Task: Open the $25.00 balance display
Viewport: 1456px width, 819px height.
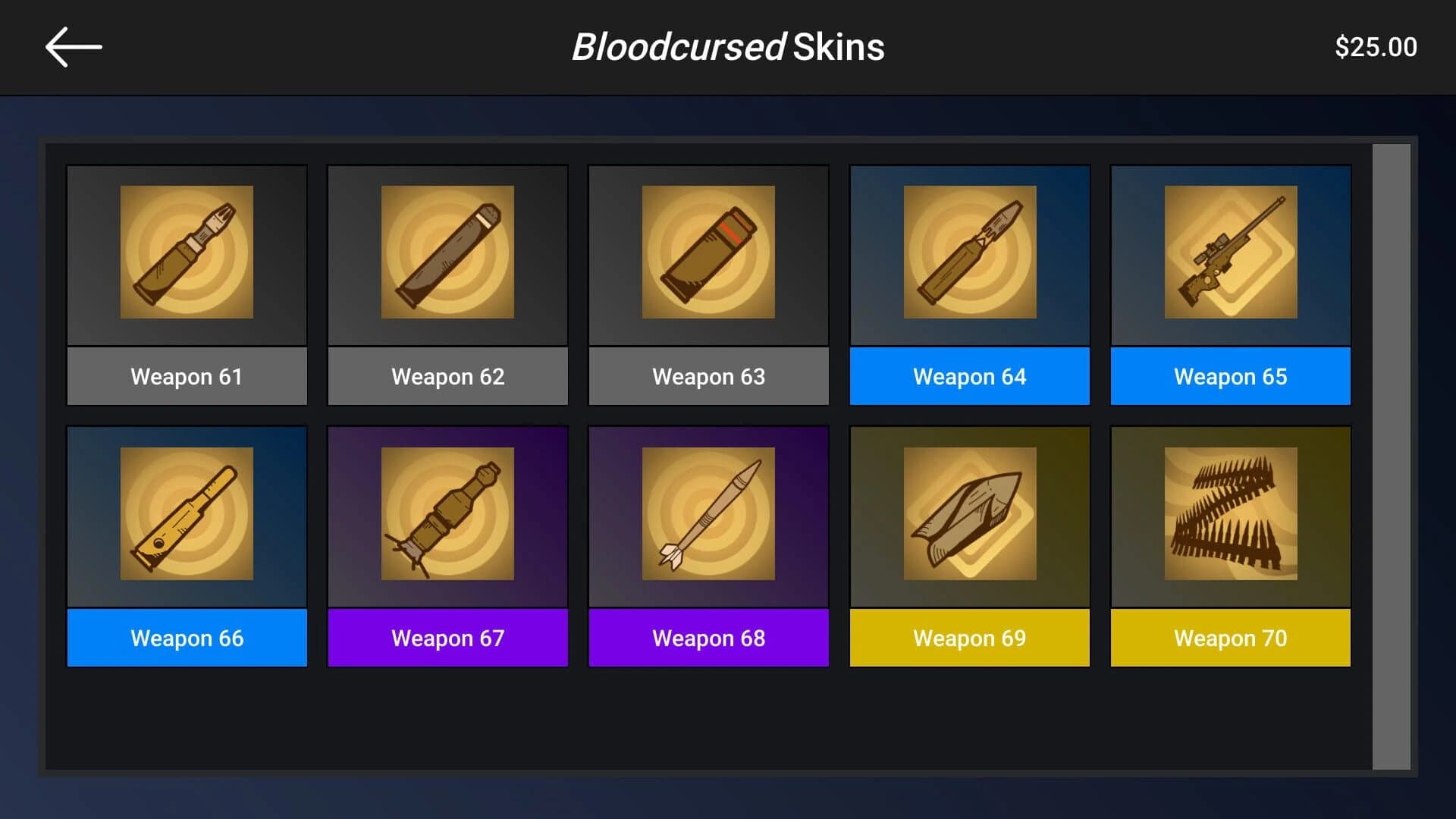Action: 1376,46
